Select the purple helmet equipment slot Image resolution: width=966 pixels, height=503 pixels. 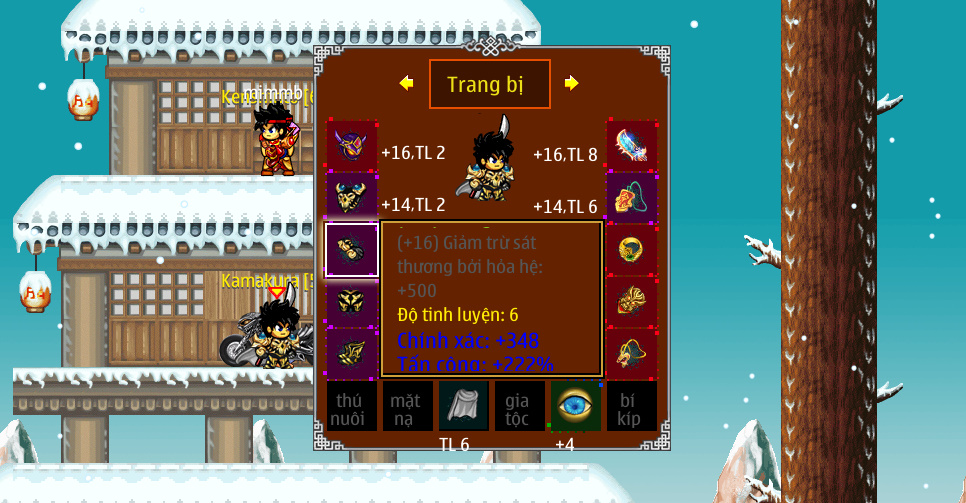[351, 146]
